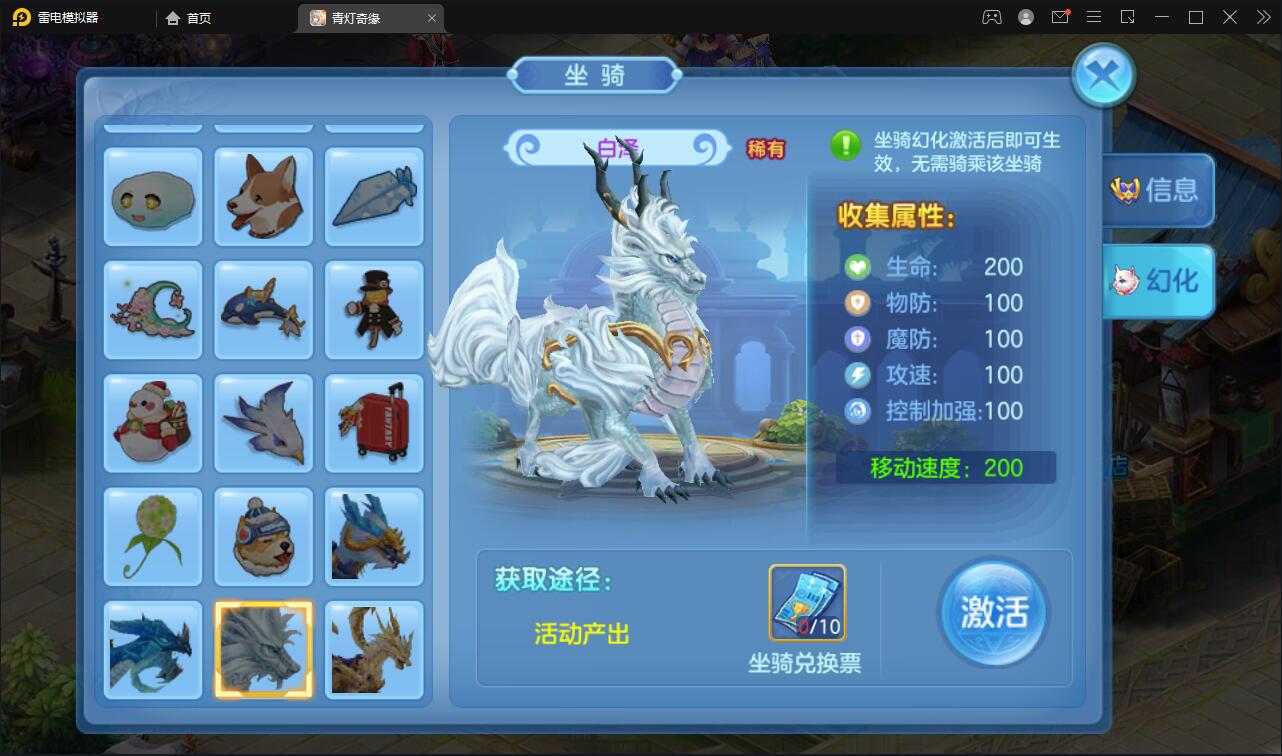Switch to the 首页 emulator tab
This screenshot has height=756, width=1282.
tap(193, 17)
